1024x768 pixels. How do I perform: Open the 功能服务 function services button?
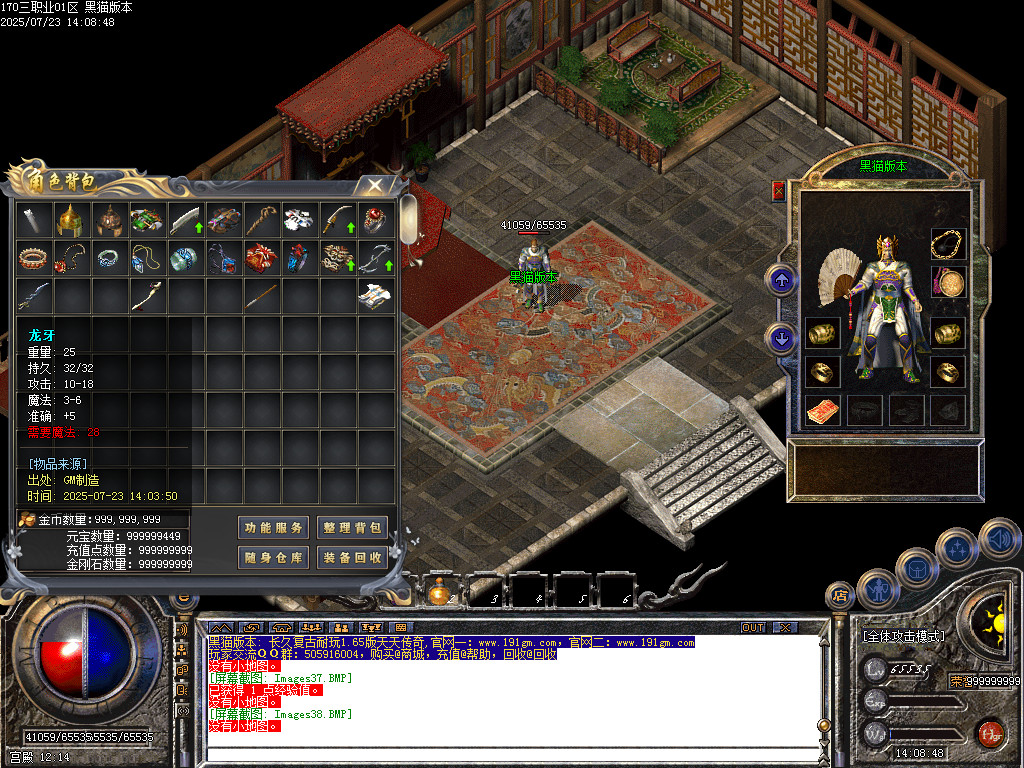coord(273,528)
